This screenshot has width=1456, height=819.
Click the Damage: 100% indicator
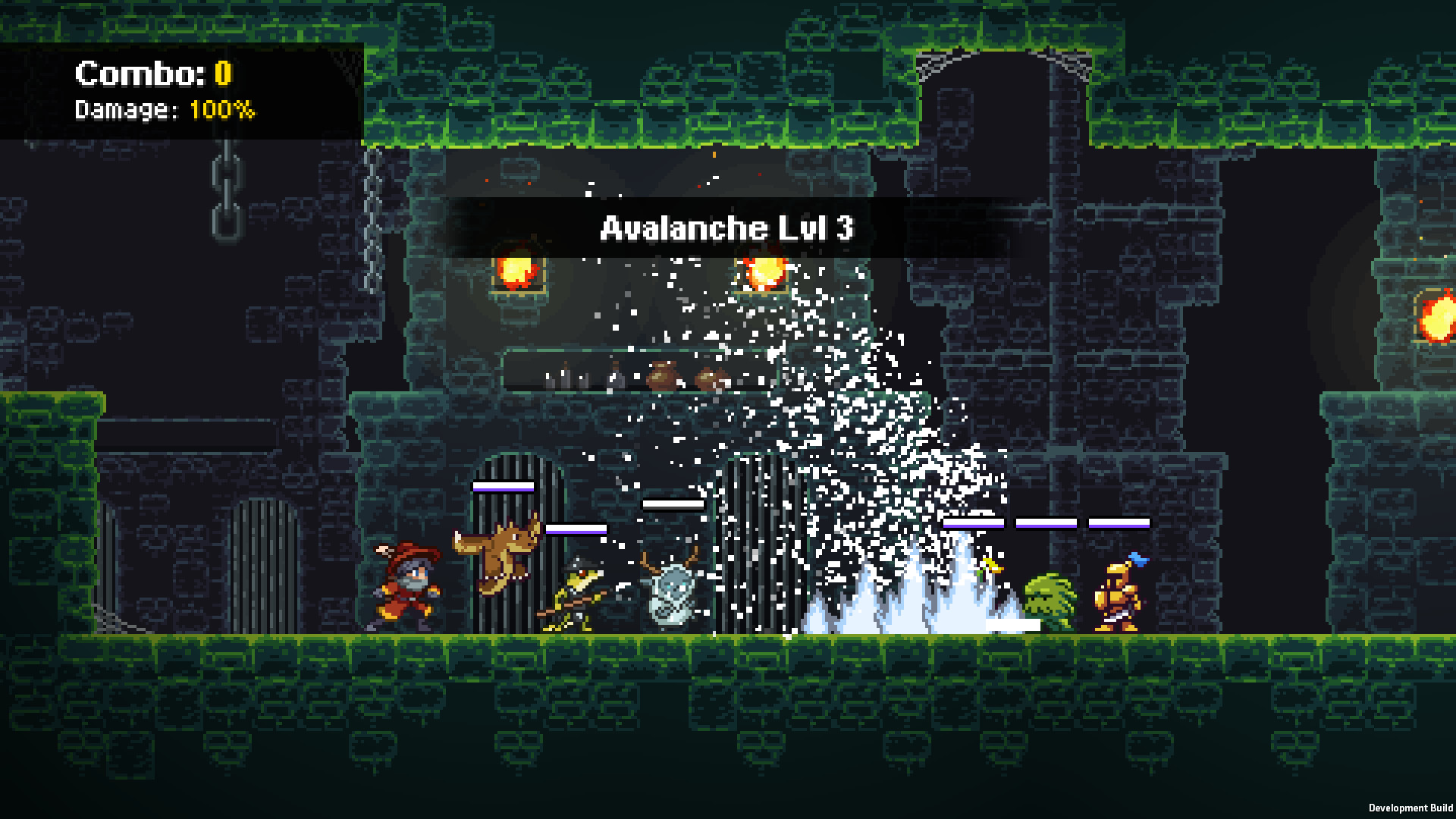click(x=163, y=110)
